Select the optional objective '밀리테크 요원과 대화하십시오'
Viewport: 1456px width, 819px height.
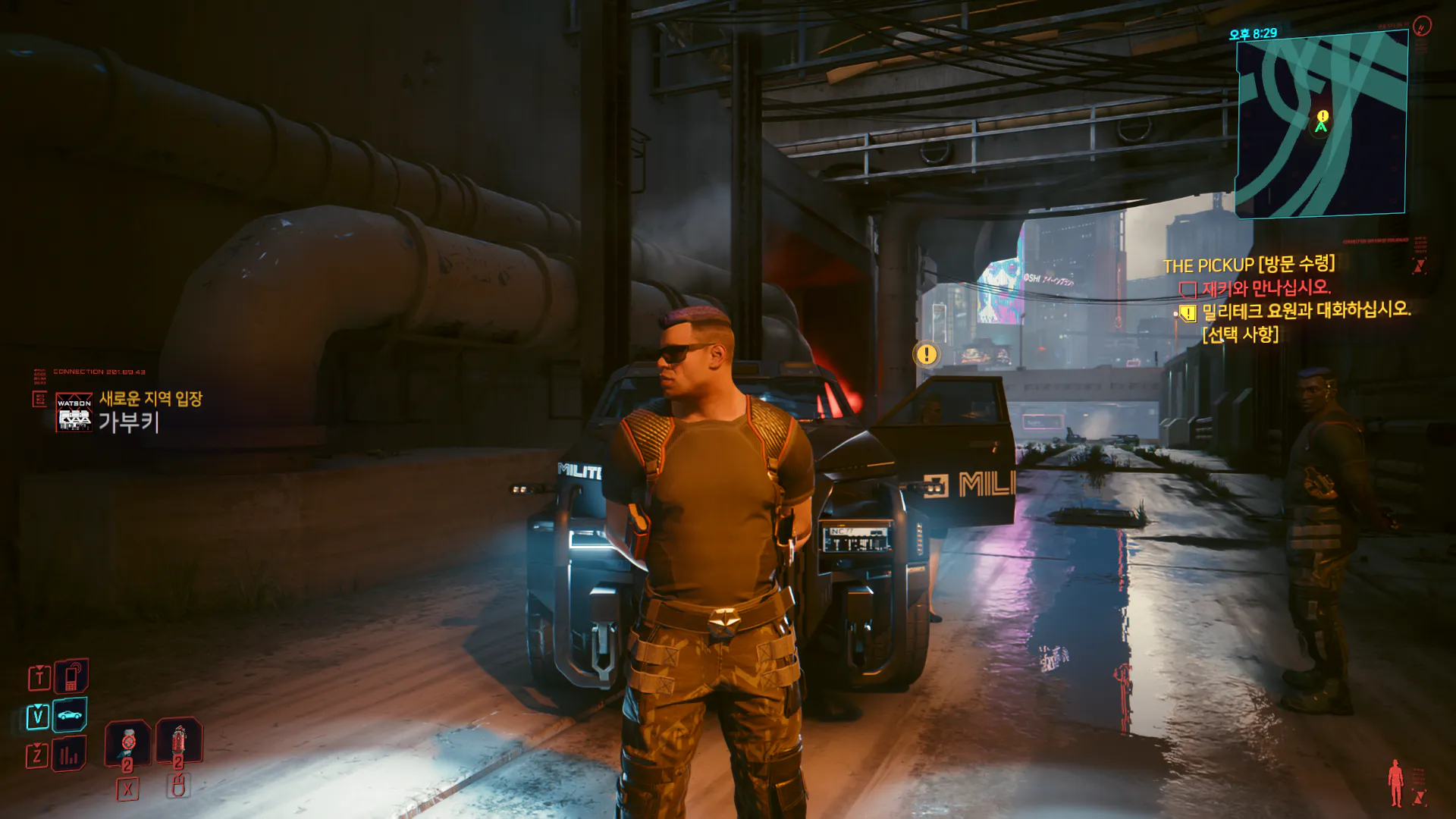pyautogui.click(x=1306, y=311)
